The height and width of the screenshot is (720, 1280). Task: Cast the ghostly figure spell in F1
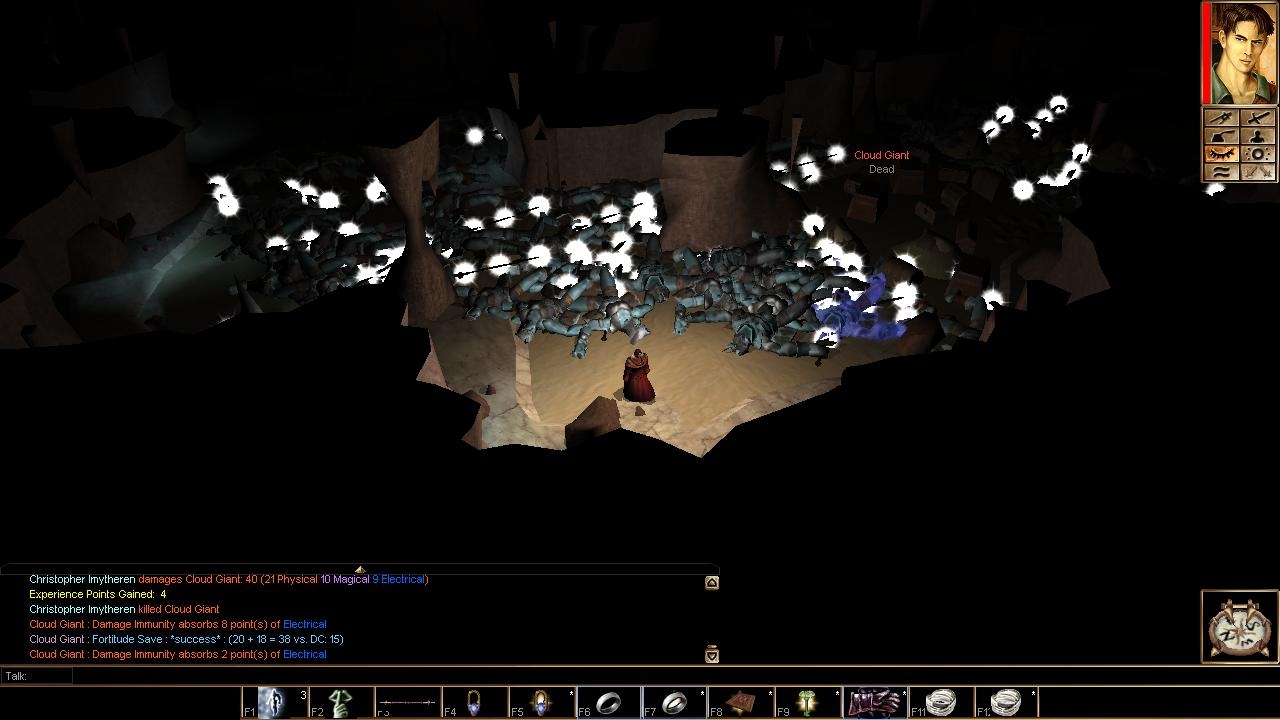pos(273,703)
